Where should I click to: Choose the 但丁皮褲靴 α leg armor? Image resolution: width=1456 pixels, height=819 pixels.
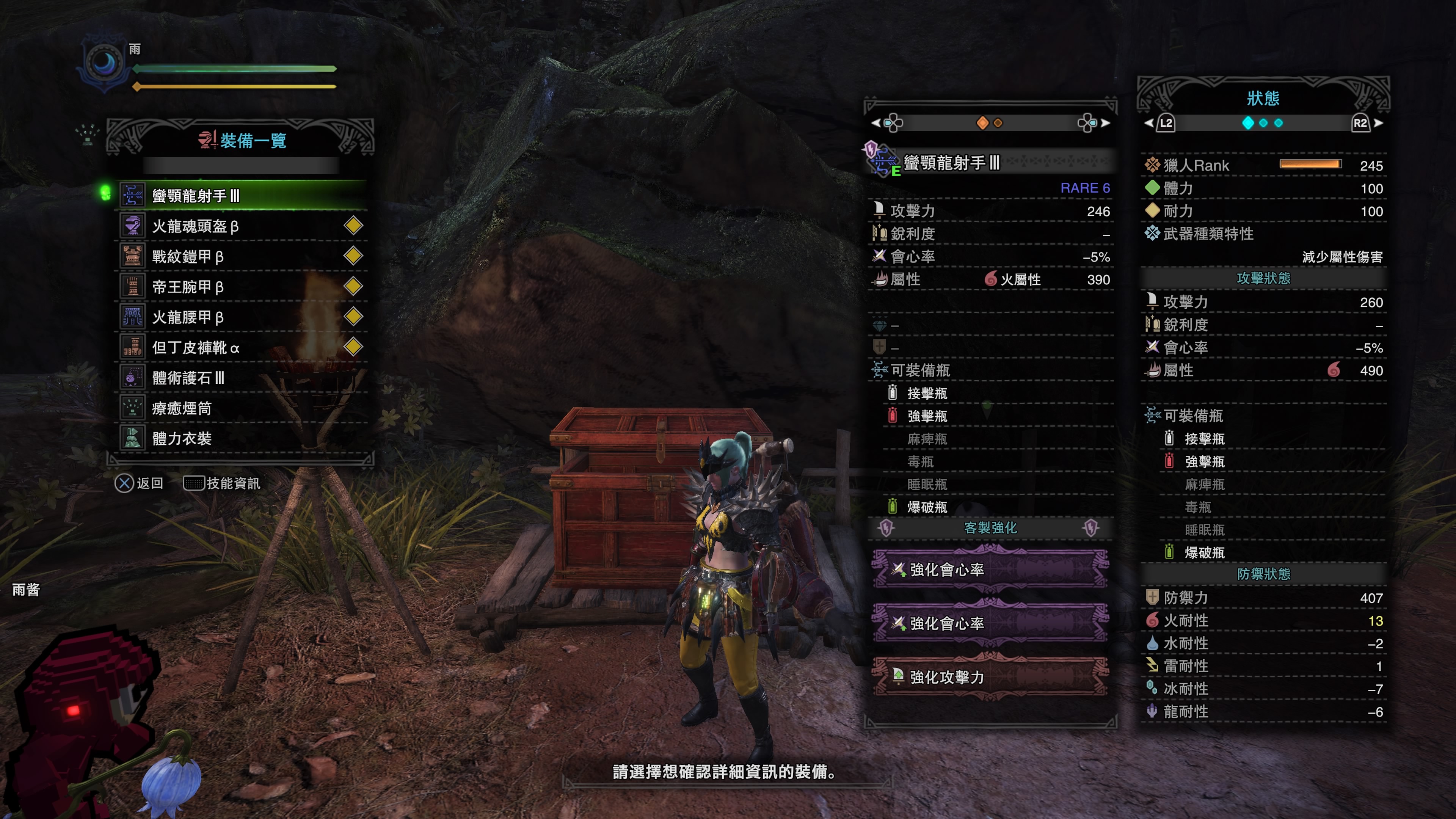click(x=243, y=347)
